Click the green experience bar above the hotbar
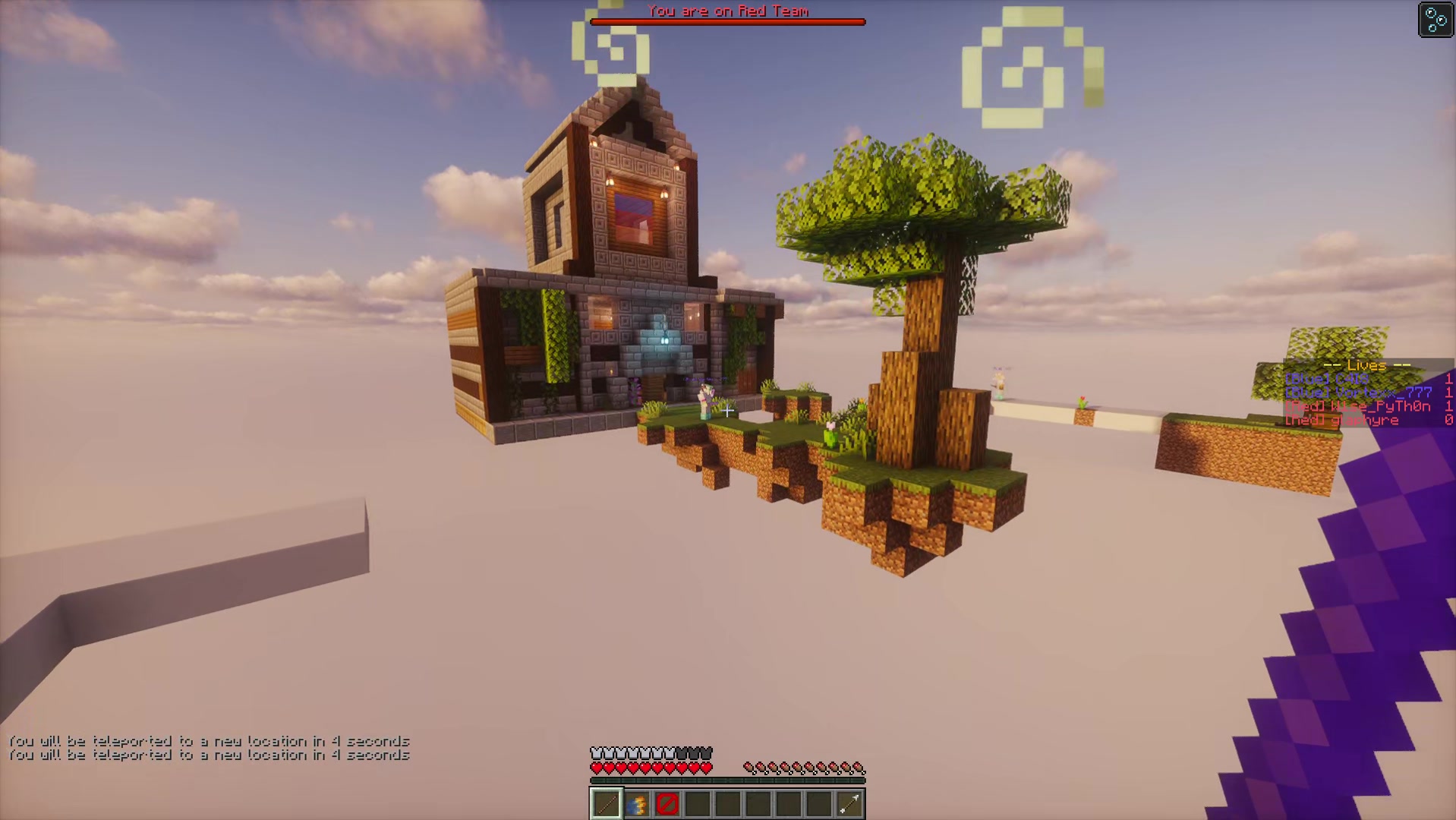 726,779
